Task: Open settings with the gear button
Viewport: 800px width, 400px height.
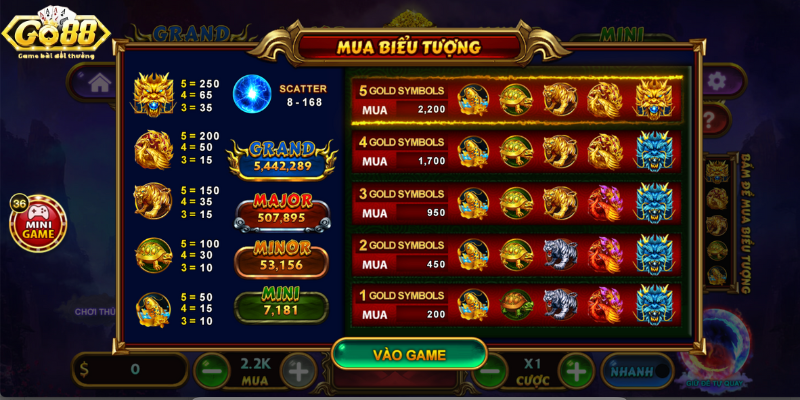Action: point(716,82)
